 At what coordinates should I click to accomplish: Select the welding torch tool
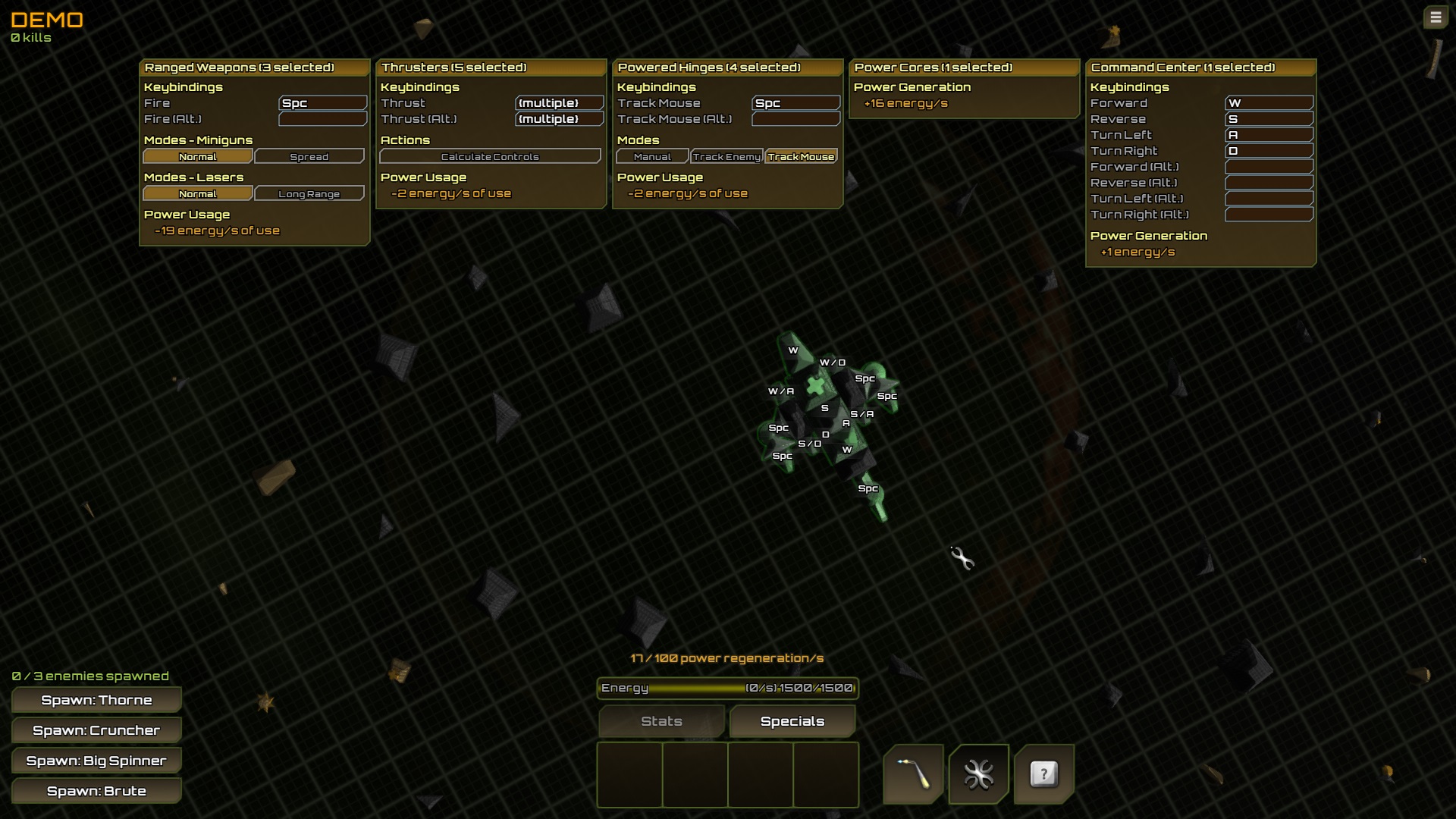pos(913,773)
